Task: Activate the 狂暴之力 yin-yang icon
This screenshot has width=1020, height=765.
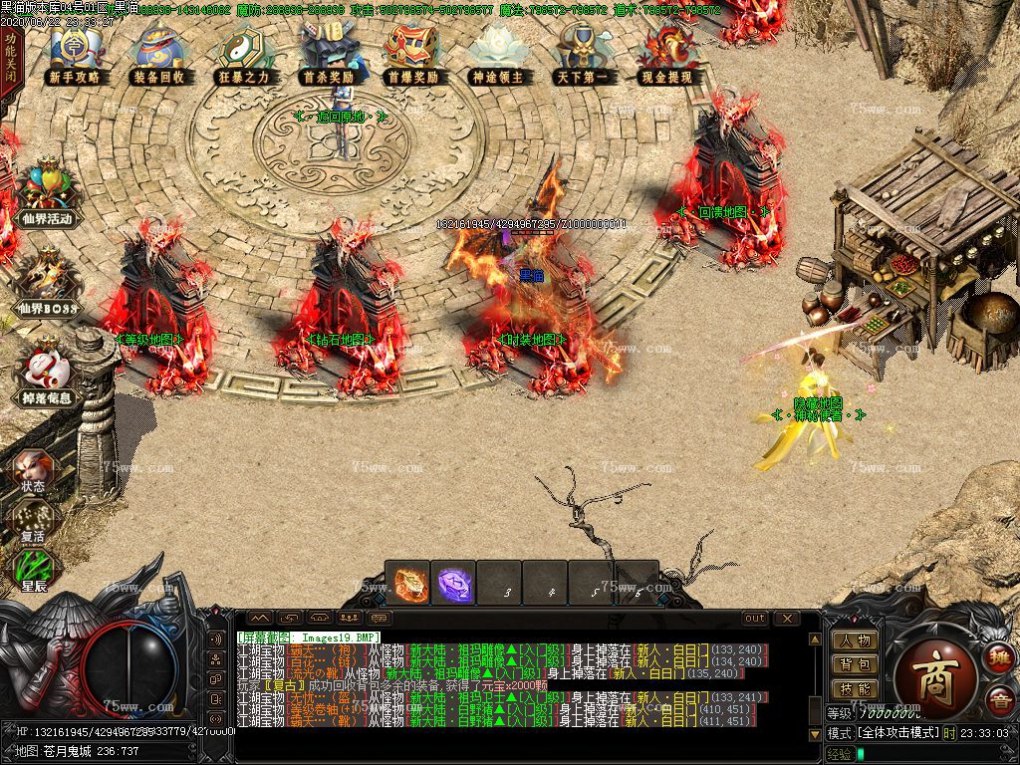Action: 243,54
